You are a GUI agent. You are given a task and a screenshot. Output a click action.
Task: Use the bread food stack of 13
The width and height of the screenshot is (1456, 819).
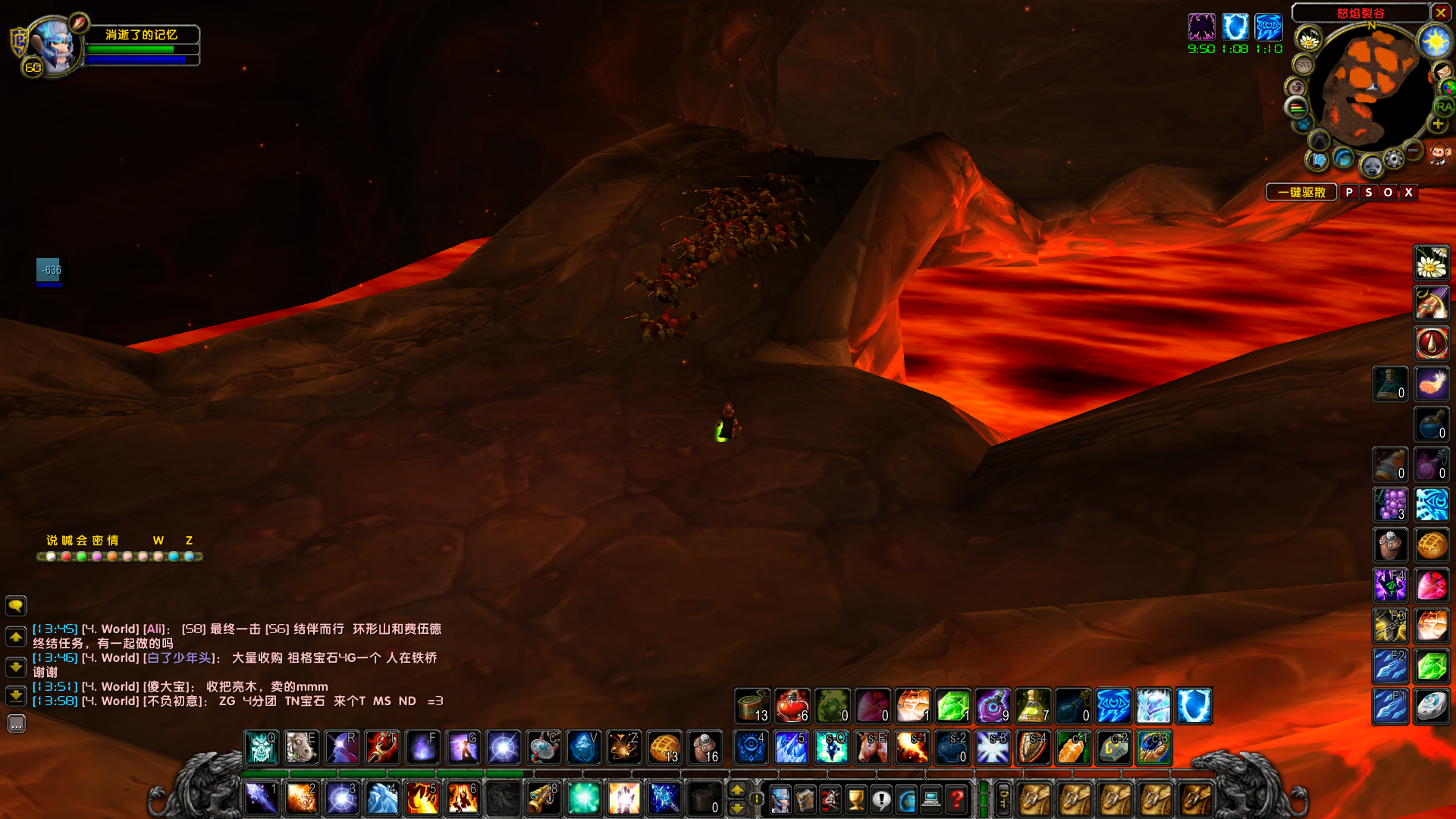[x=664, y=748]
